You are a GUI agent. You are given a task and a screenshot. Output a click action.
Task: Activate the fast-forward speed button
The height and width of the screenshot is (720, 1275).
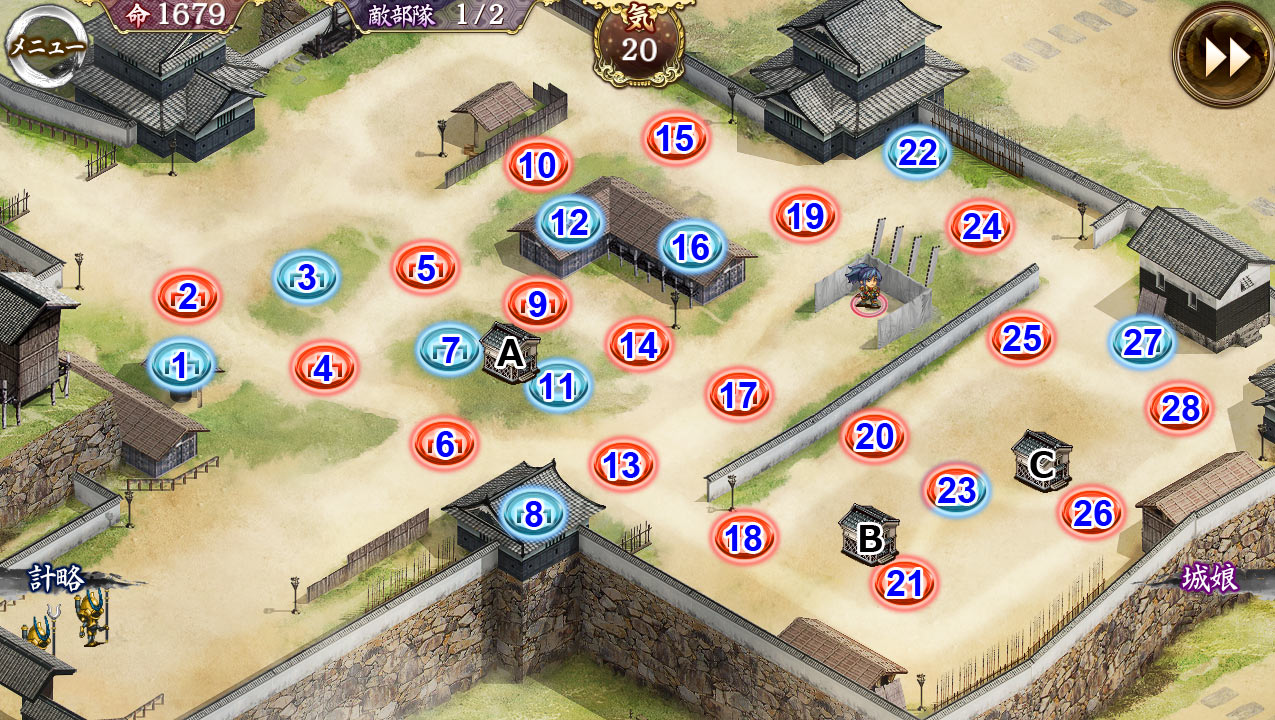(x=1226, y=57)
